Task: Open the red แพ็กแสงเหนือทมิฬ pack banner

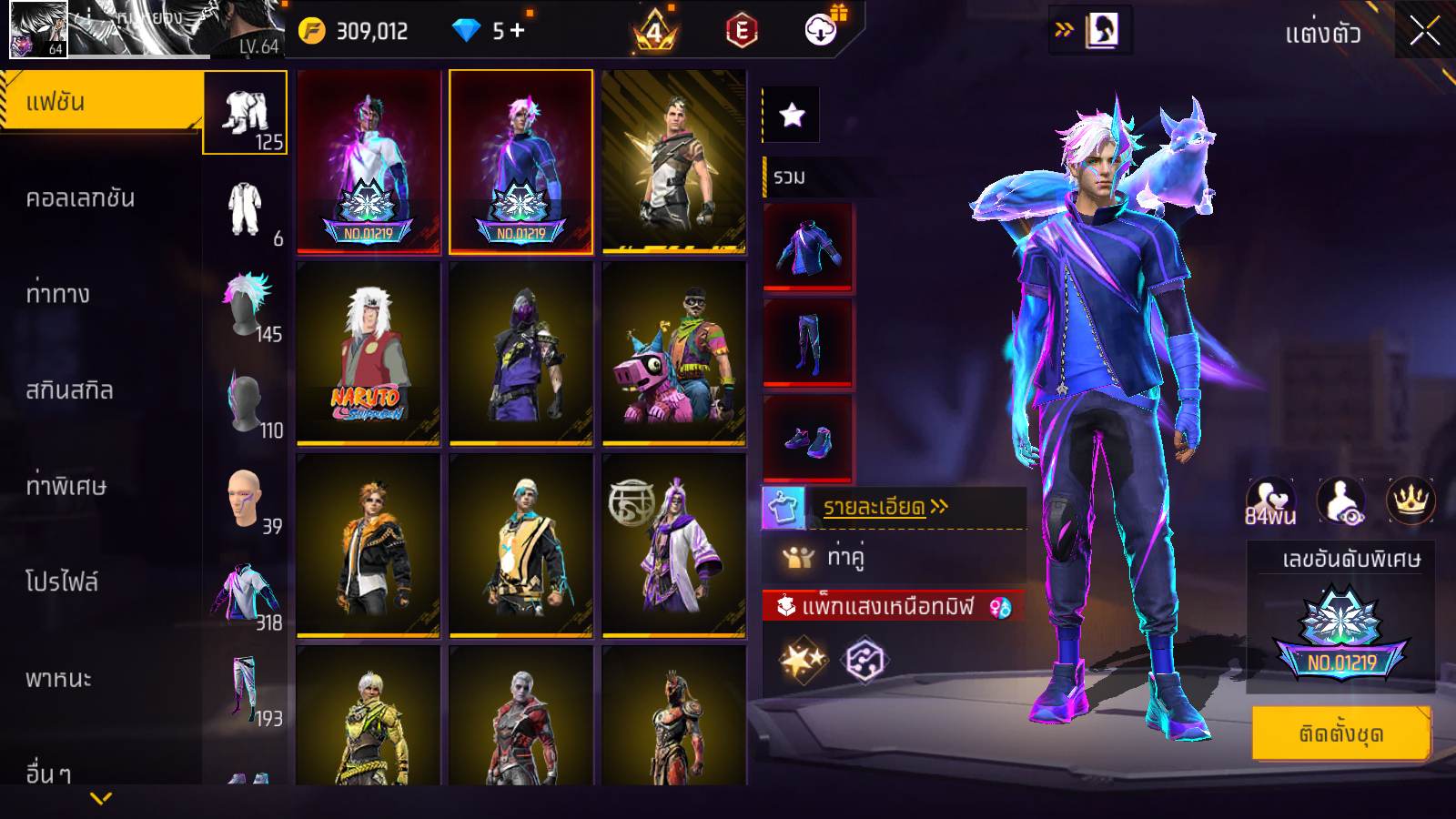Action: tap(892, 606)
